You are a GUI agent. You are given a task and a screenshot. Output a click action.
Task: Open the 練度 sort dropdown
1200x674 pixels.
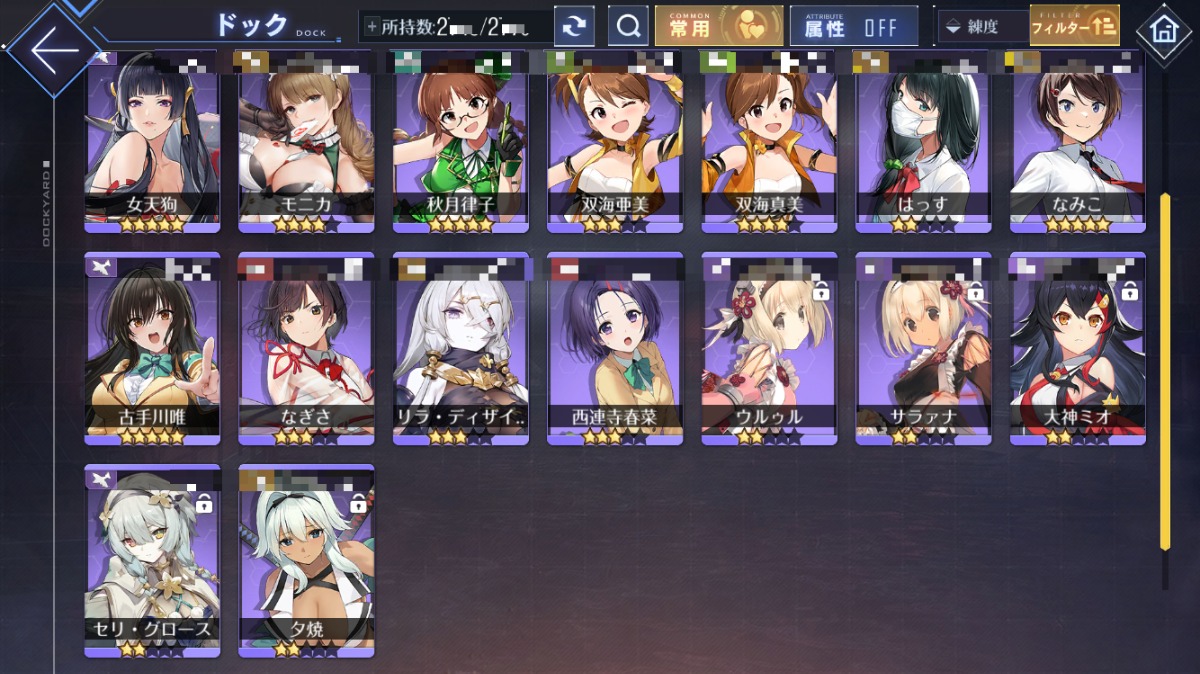(x=982, y=27)
